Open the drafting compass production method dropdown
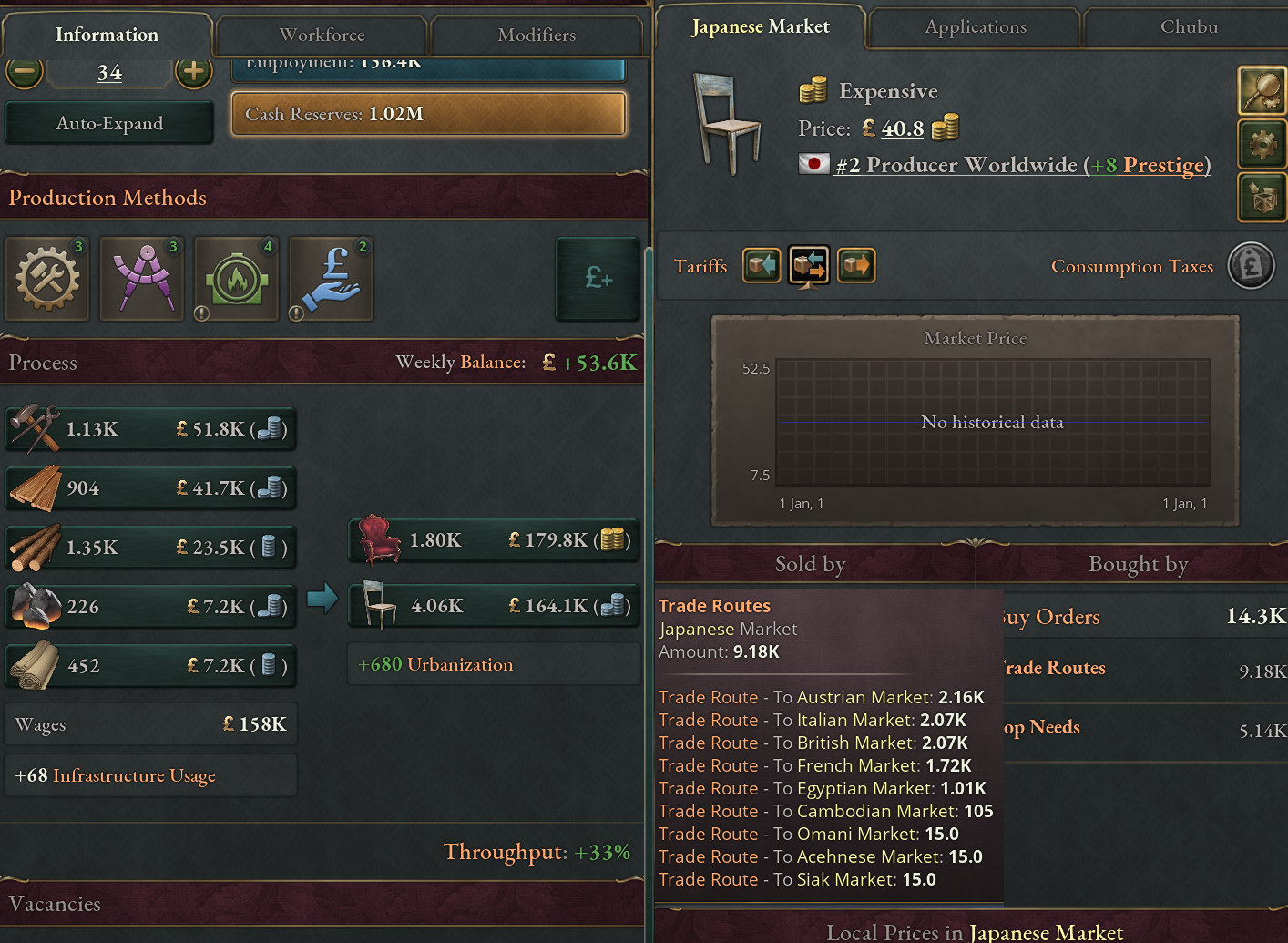This screenshot has width=1288, height=943. click(142, 279)
